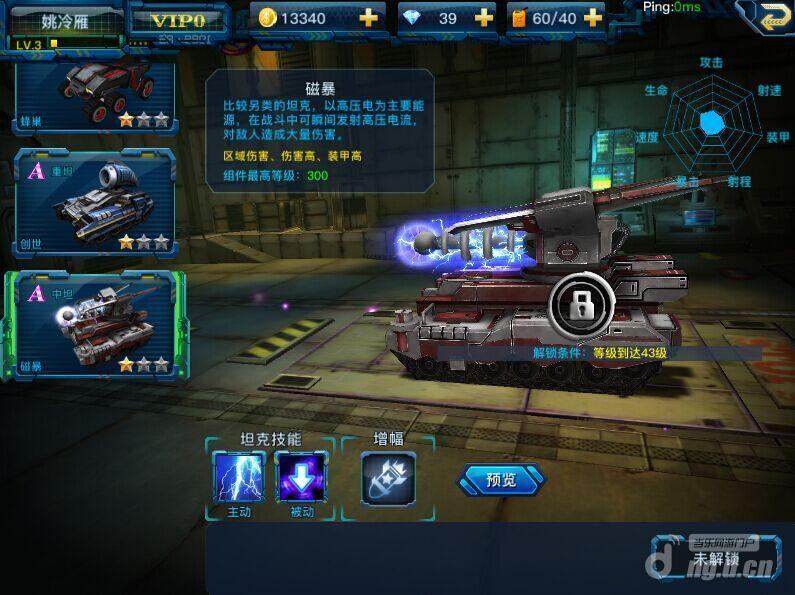View the 被动 passive skill icon

(301, 477)
